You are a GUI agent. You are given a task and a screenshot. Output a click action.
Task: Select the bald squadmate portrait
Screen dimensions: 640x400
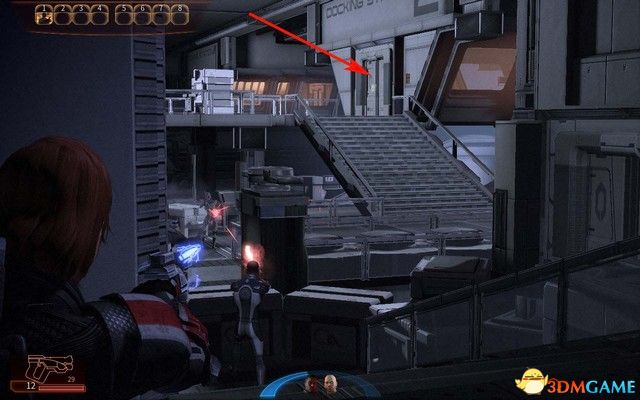pyautogui.click(x=329, y=384)
